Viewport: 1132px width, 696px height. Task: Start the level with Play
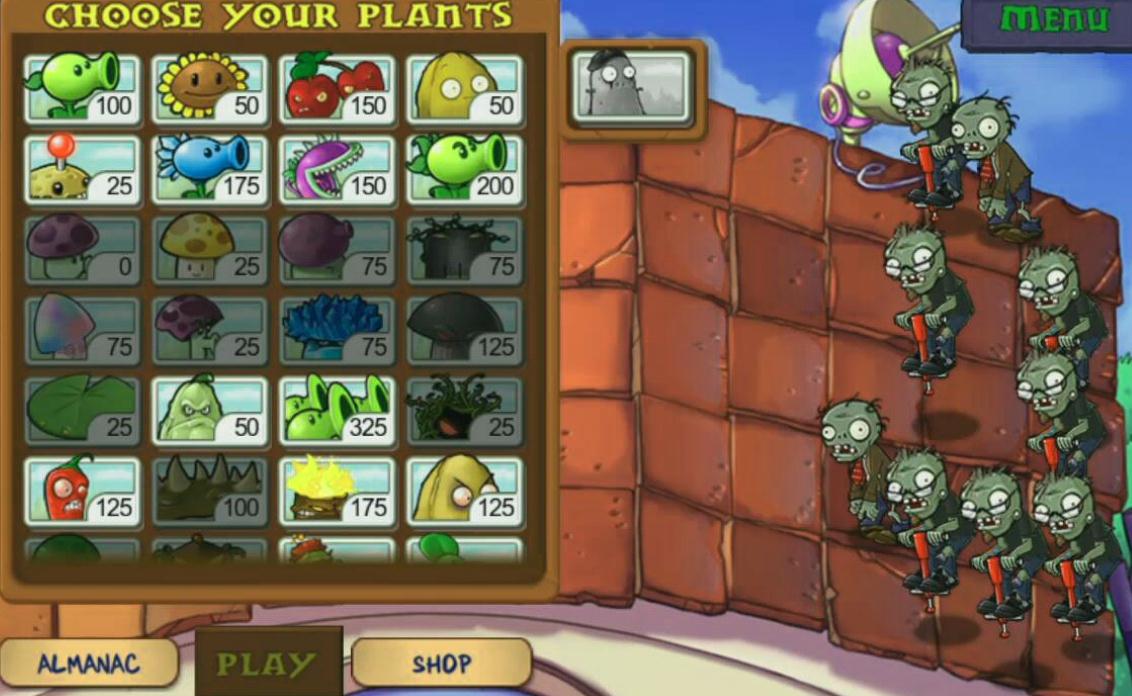coord(268,663)
